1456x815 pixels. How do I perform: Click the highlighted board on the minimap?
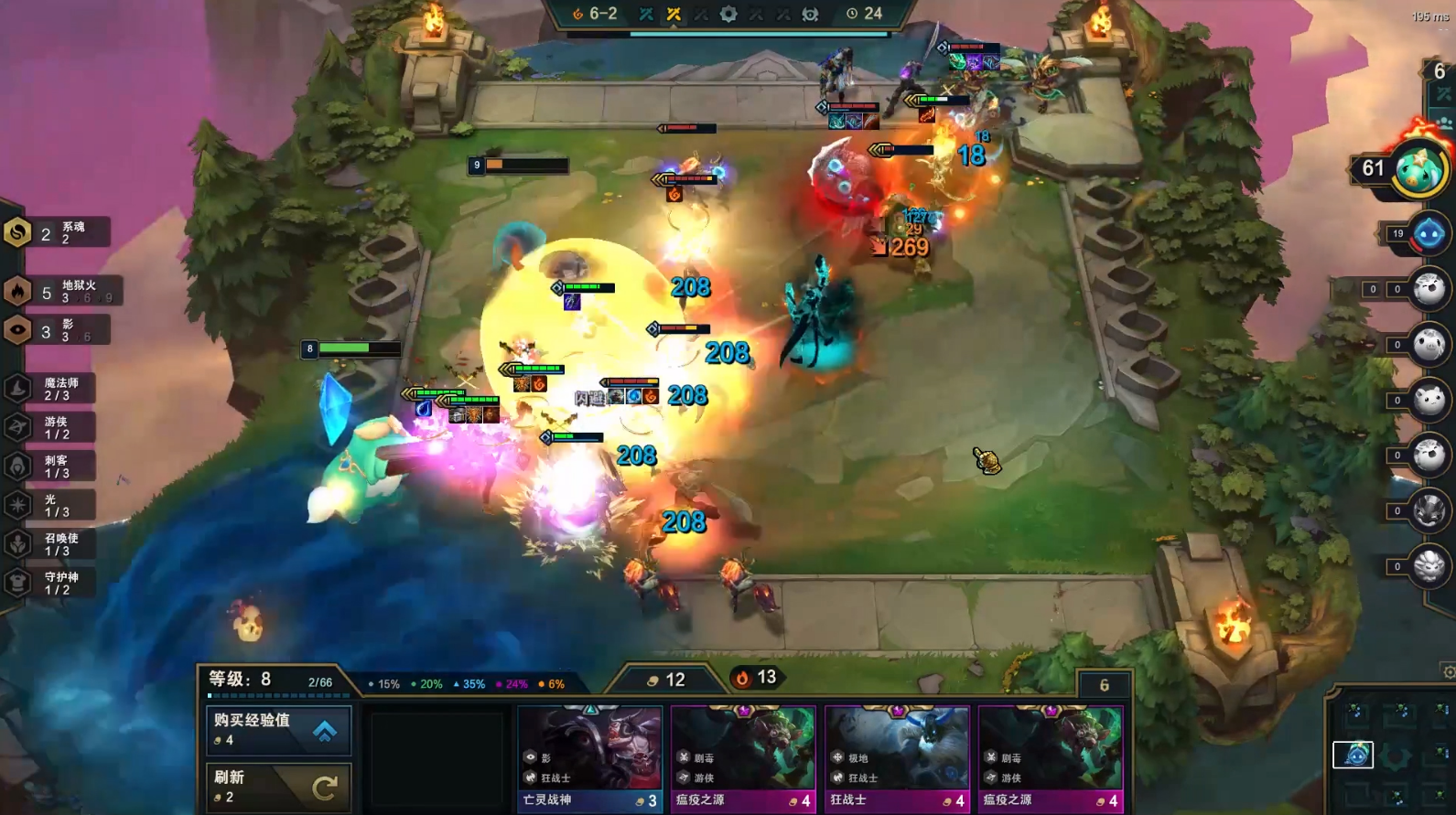pos(1354,755)
